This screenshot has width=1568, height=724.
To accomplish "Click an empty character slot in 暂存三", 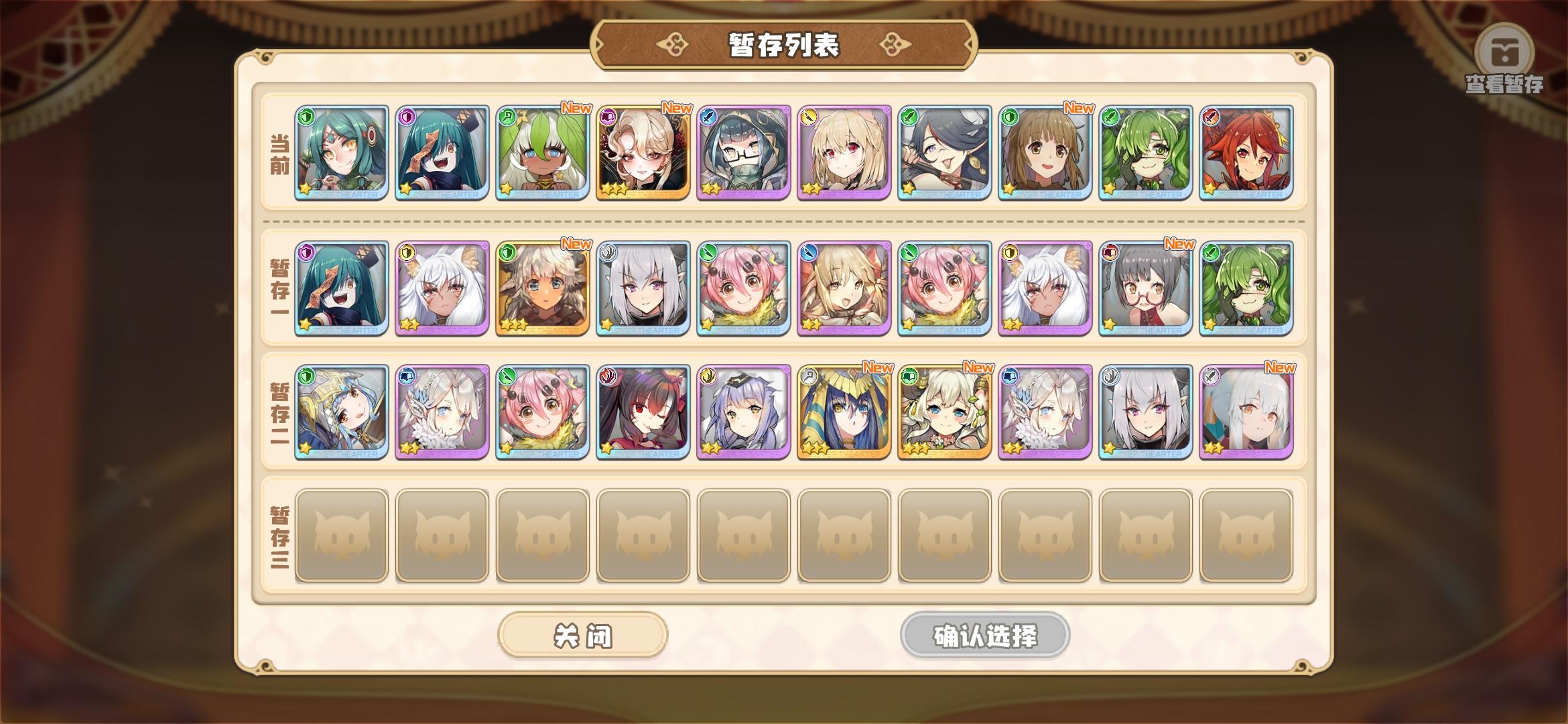I will [x=342, y=536].
